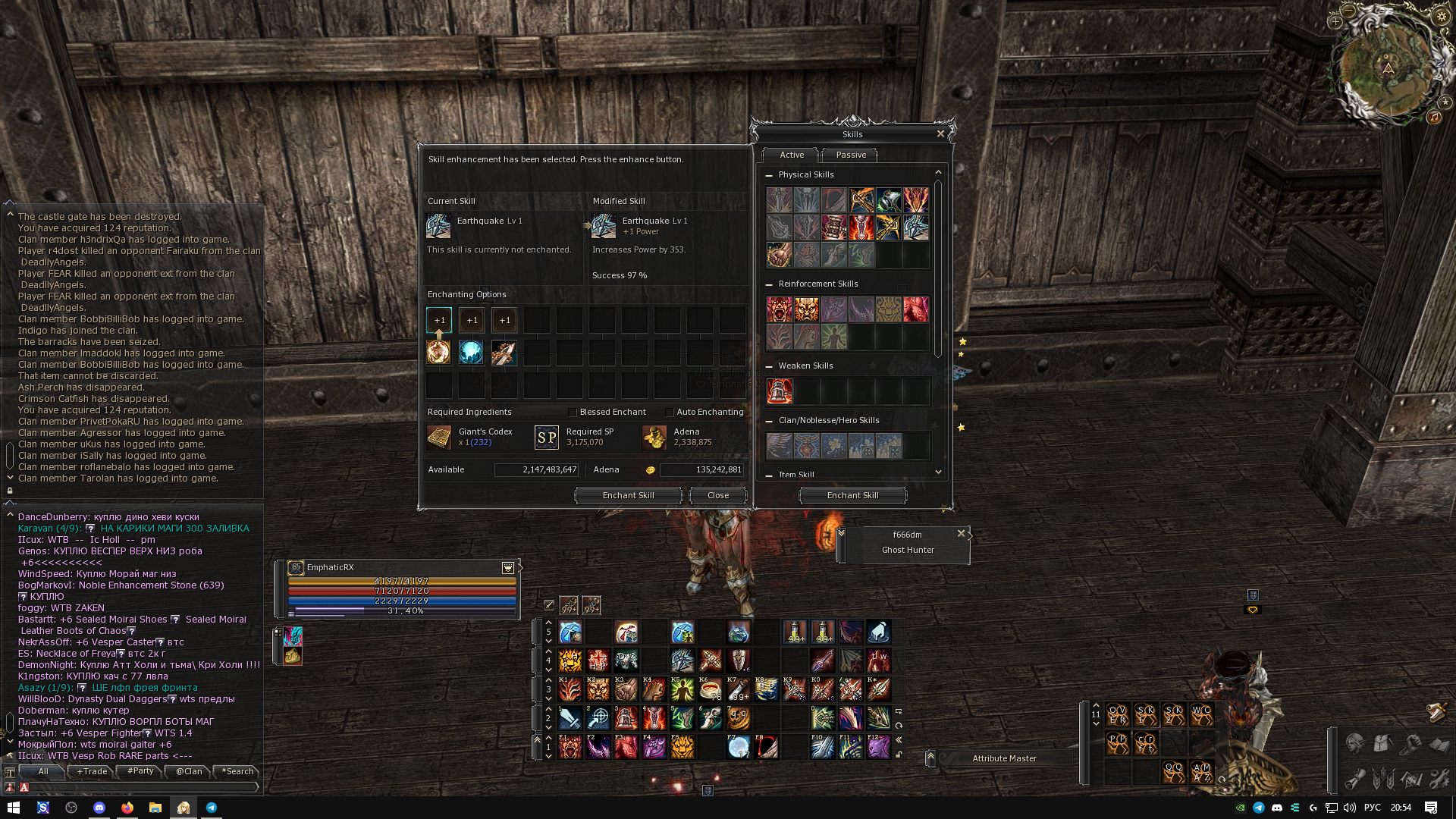Open the +Trade chat tab
This screenshot has width=1456, height=819.
[x=92, y=771]
